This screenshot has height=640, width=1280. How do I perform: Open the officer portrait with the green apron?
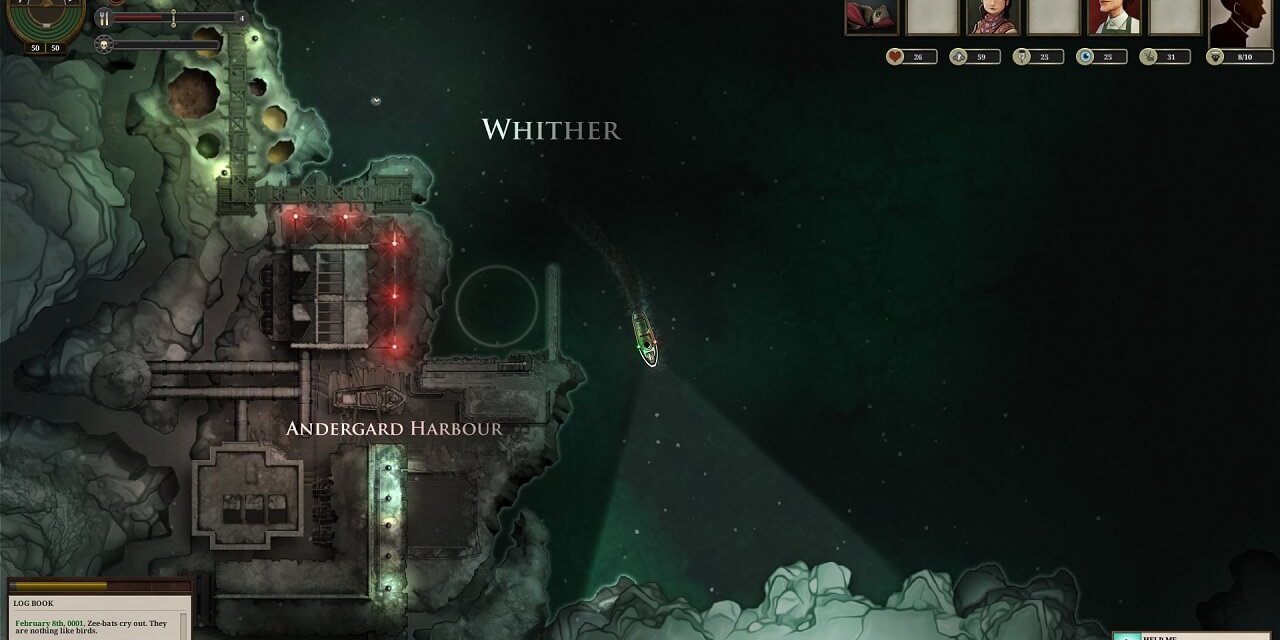tap(1114, 17)
